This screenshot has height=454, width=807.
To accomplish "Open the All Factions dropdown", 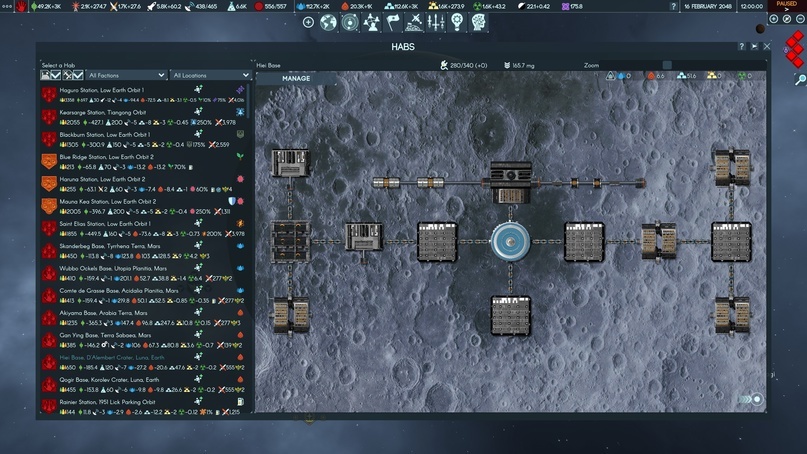I will [127, 75].
